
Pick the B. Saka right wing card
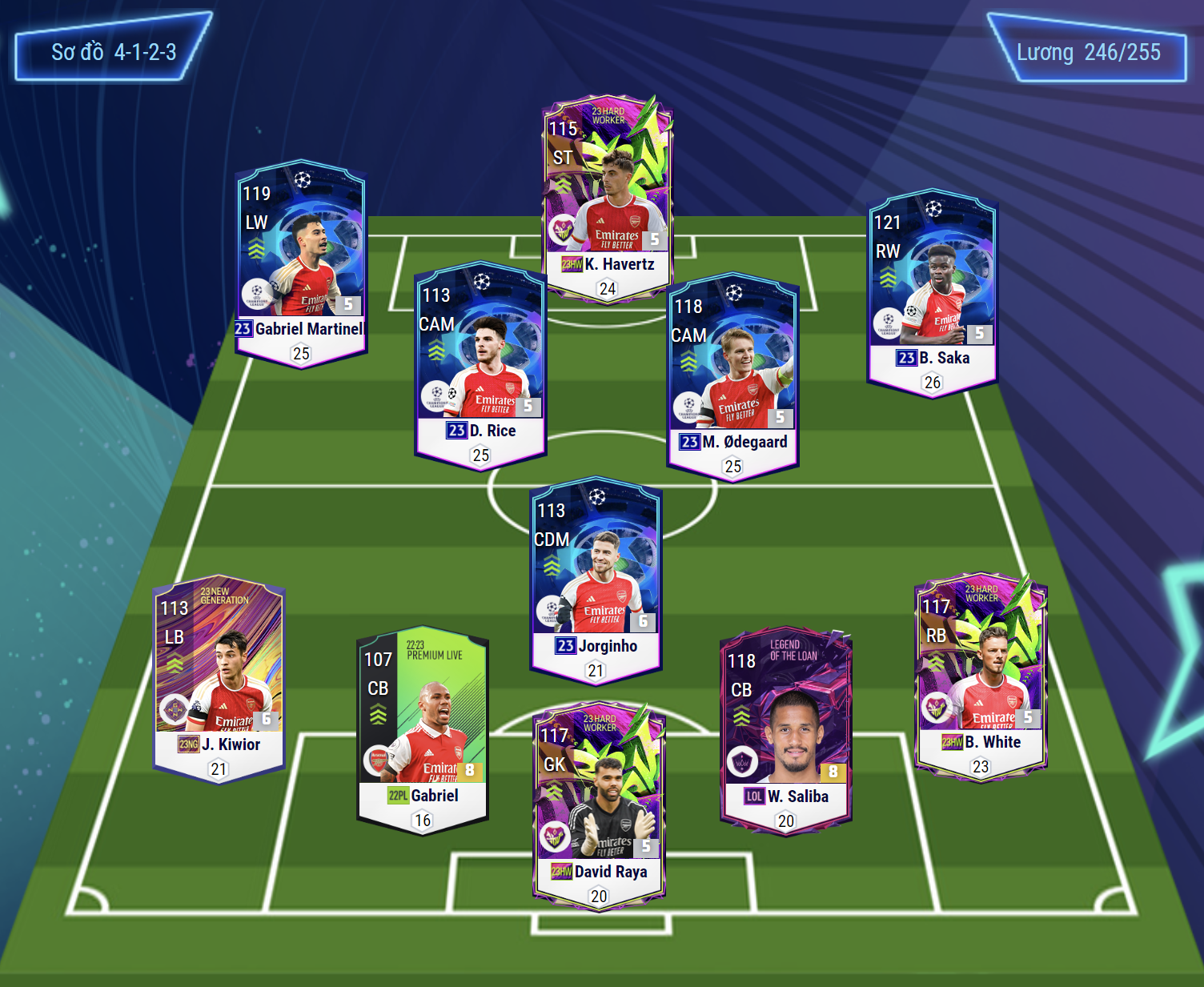tap(933, 292)
